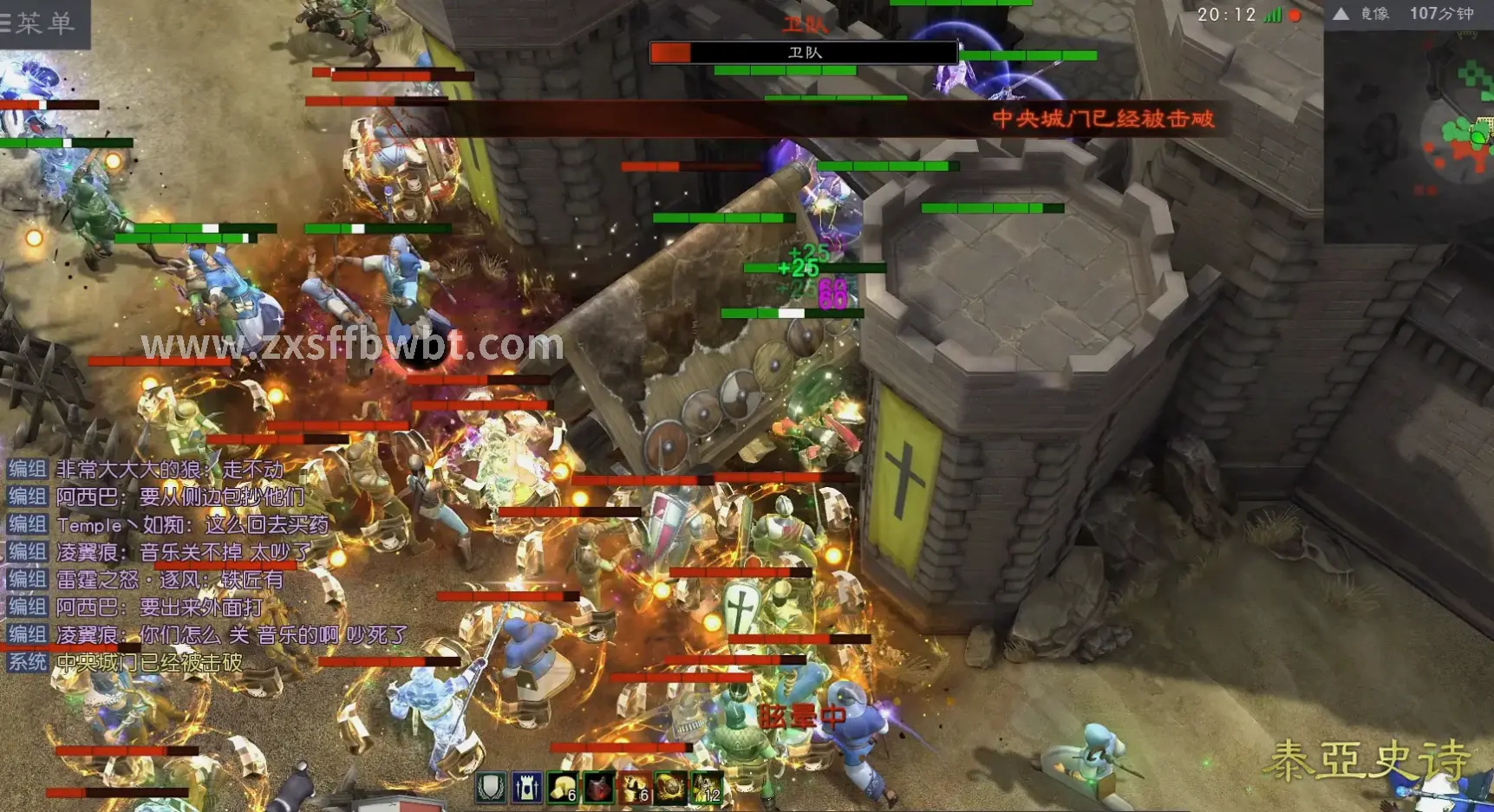Image resolution: width=1494 pixels, height=812 pixels.
Task: Click the red recording indicator dot
Action: point(1295,15)
